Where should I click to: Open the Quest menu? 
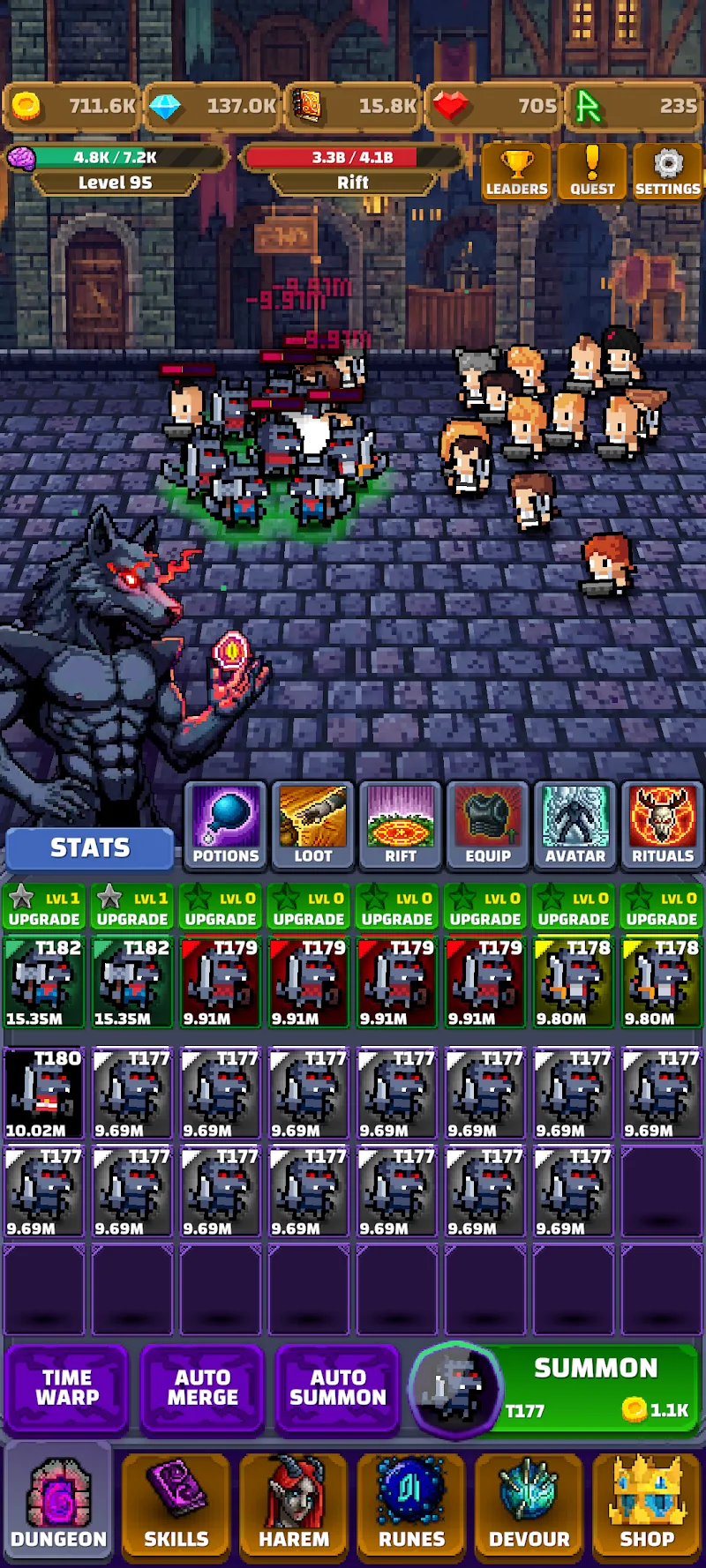click(592, 172)
